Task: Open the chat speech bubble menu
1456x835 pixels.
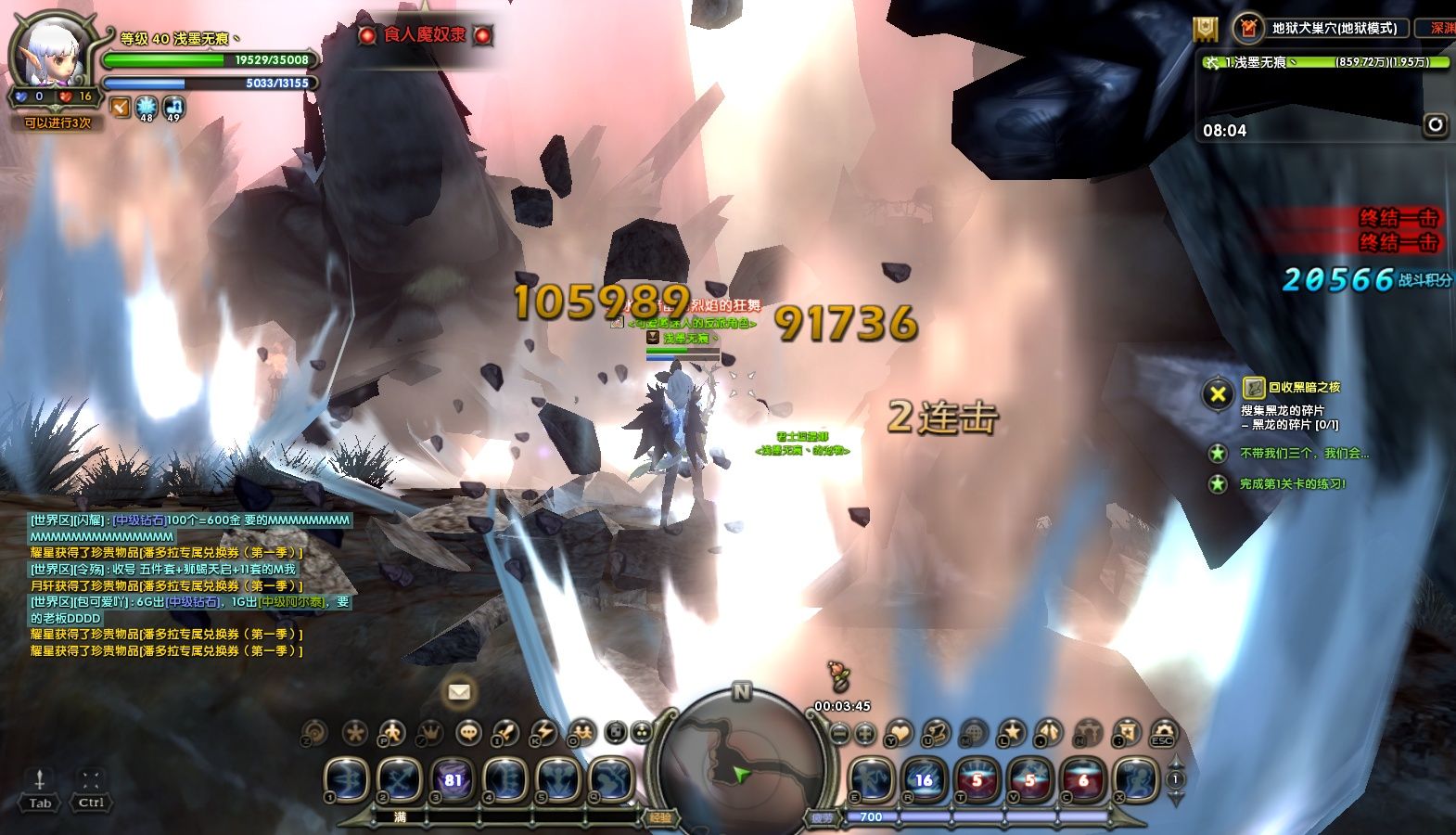Action: pyautogui.click(x=469, y=733)
